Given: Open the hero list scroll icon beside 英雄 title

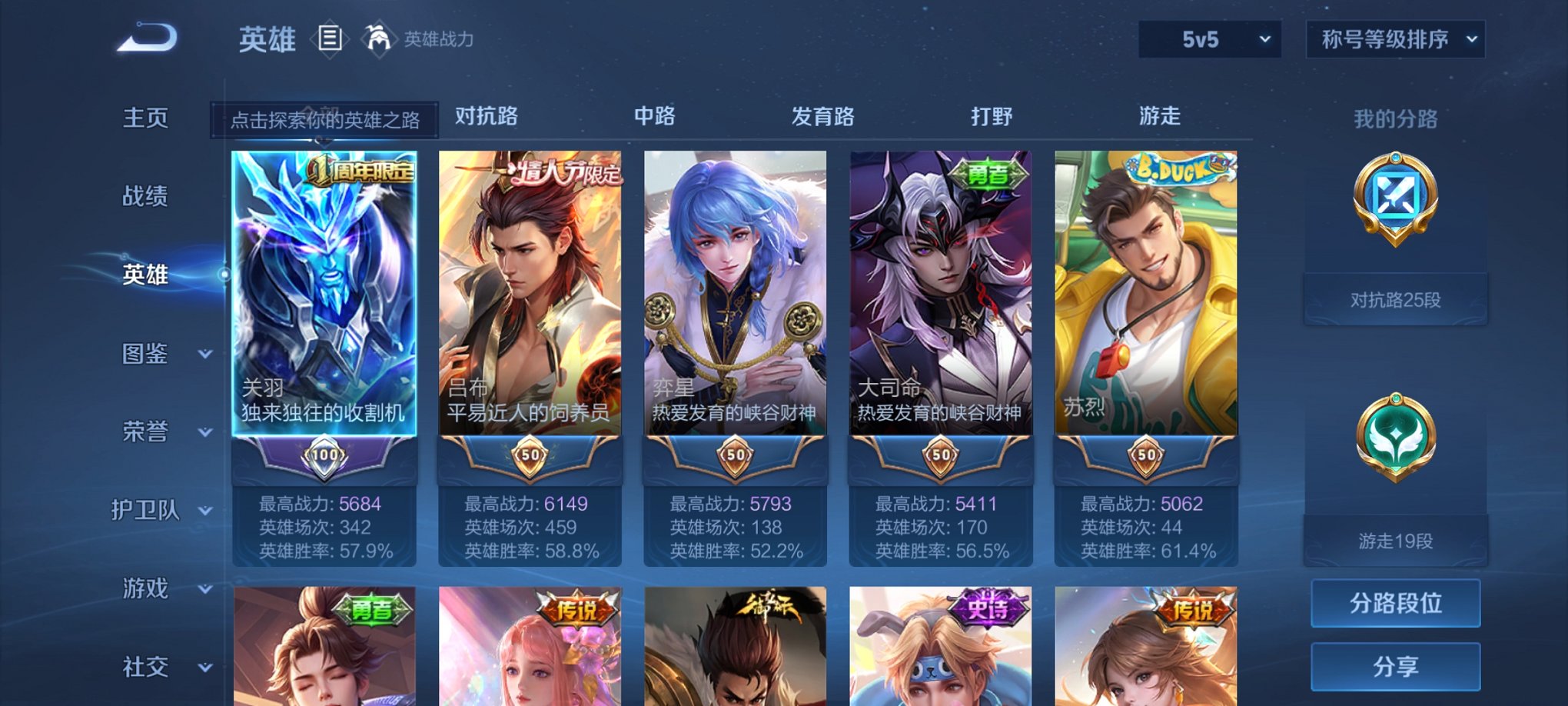Looking at the screenshot, I should pyautogui.click(x=331, y=38).
